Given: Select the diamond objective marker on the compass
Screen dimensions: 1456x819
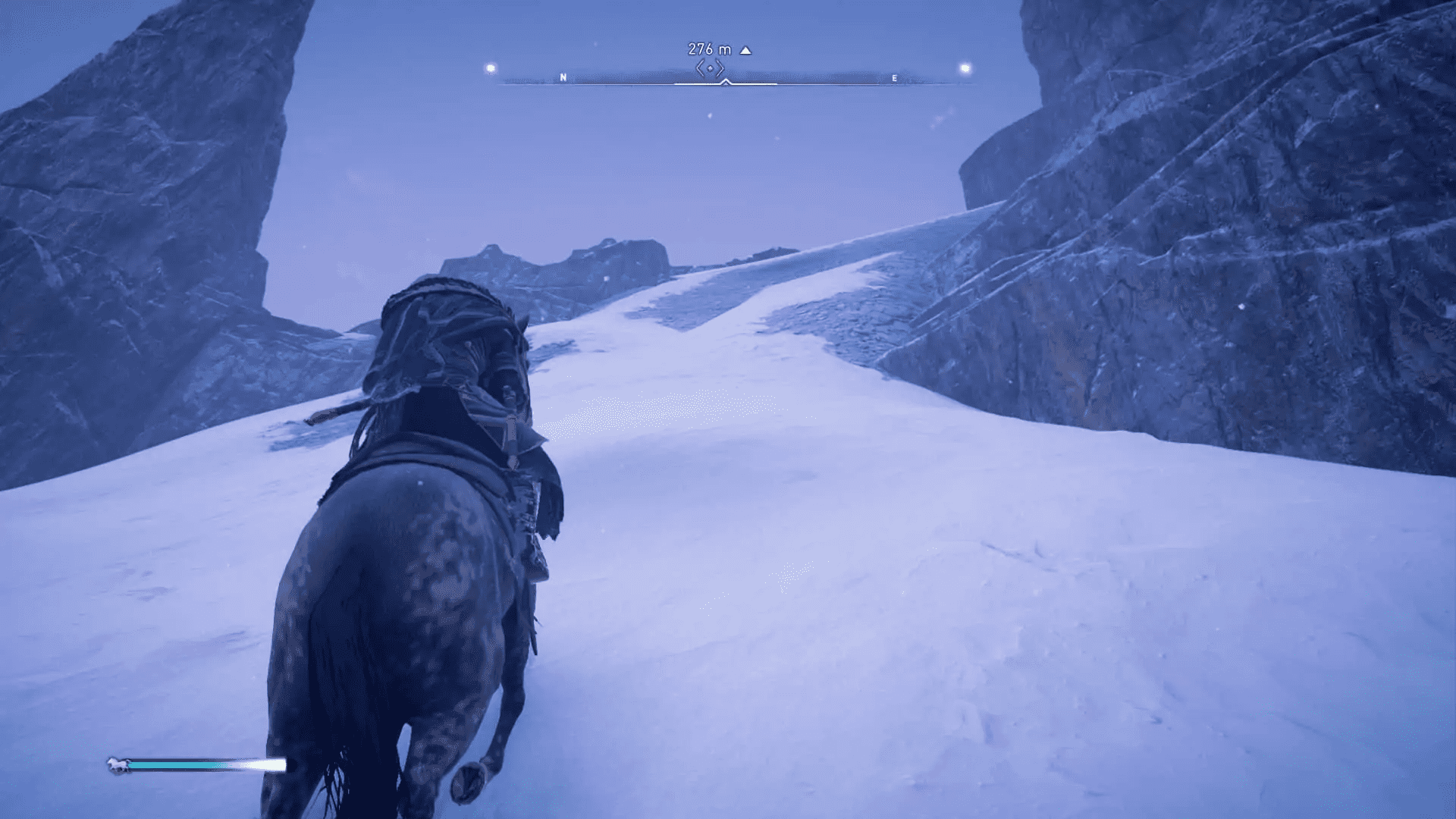Looking at the screenshot, I should (x=711, y=67).
